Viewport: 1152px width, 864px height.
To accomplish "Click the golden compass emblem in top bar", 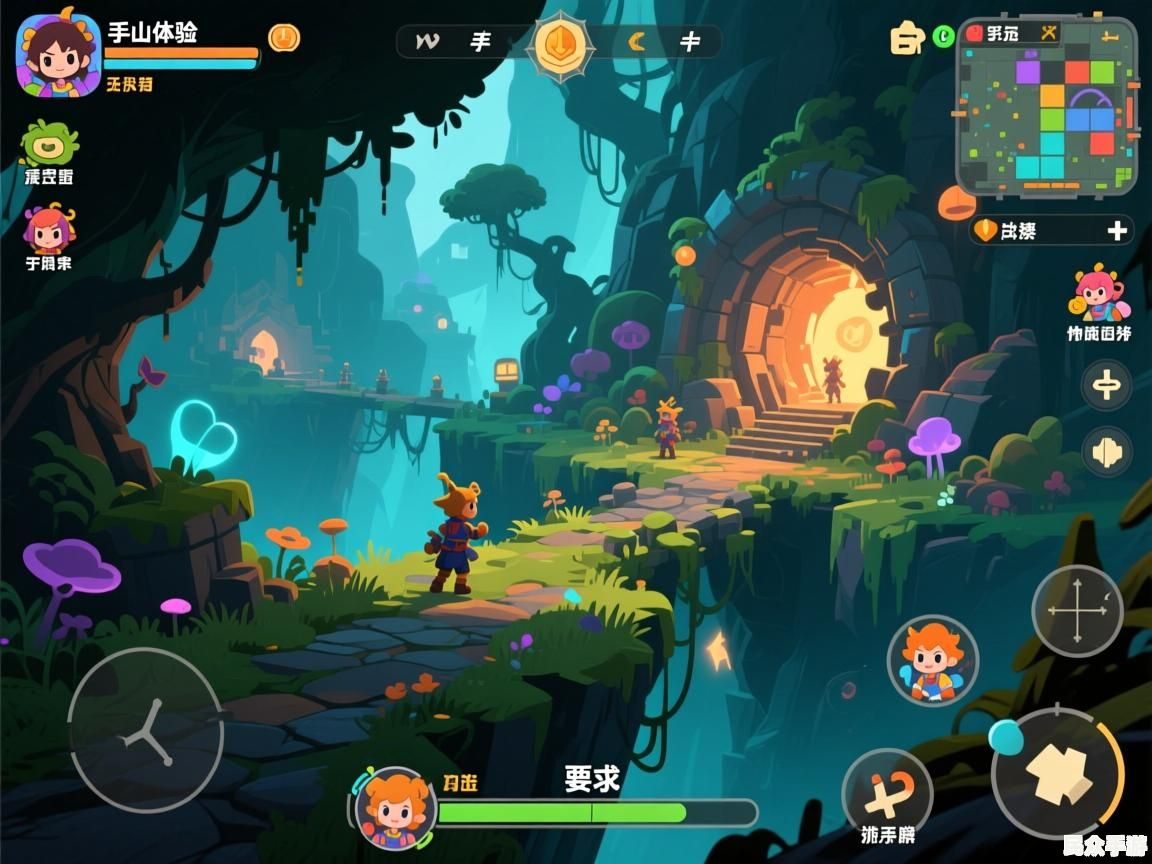I will point(561,45).
